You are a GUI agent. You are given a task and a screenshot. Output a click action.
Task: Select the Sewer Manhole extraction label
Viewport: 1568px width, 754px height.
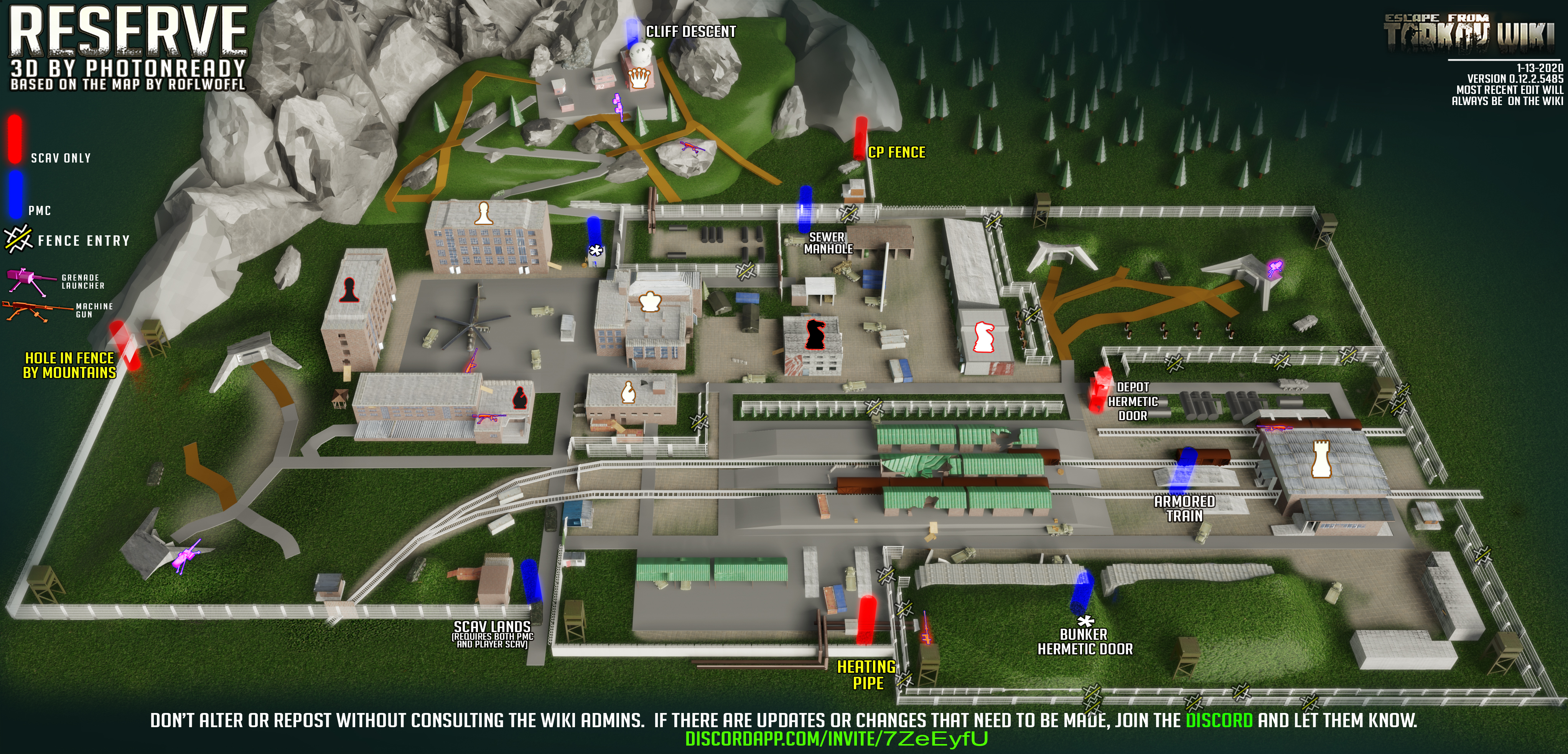click(828, 243)
